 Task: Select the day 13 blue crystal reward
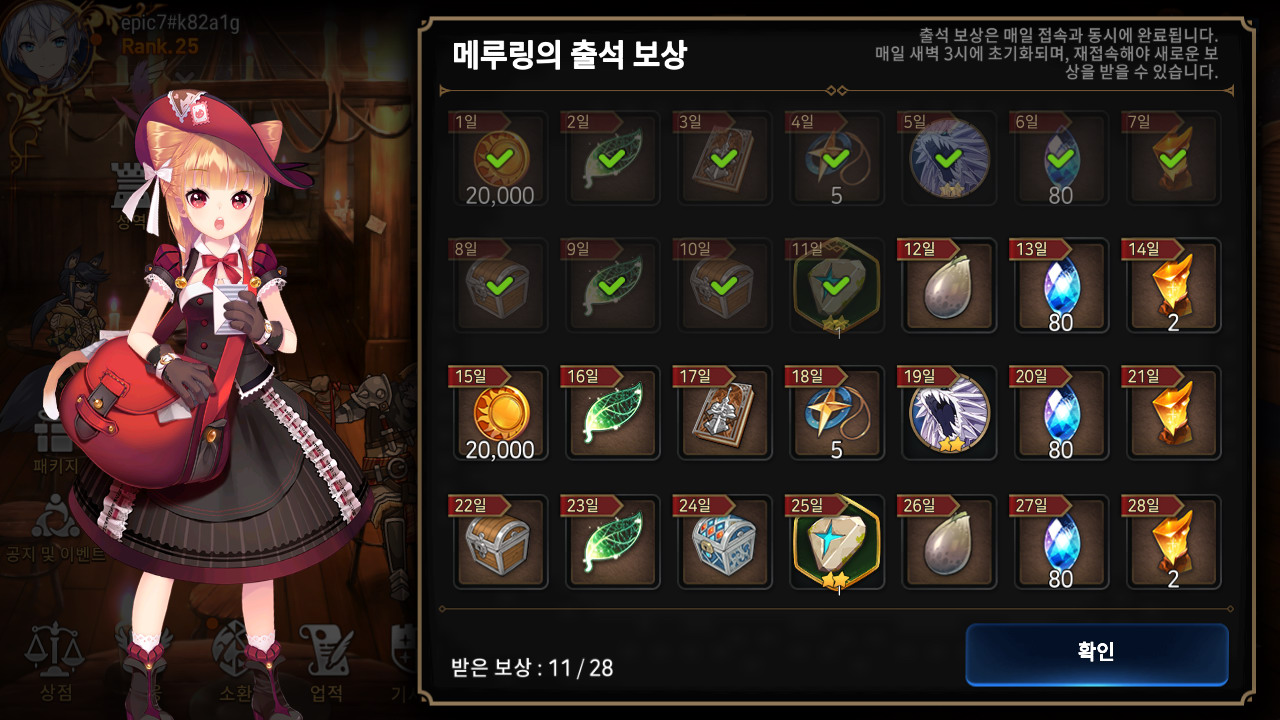click(x=1060, y=286)
